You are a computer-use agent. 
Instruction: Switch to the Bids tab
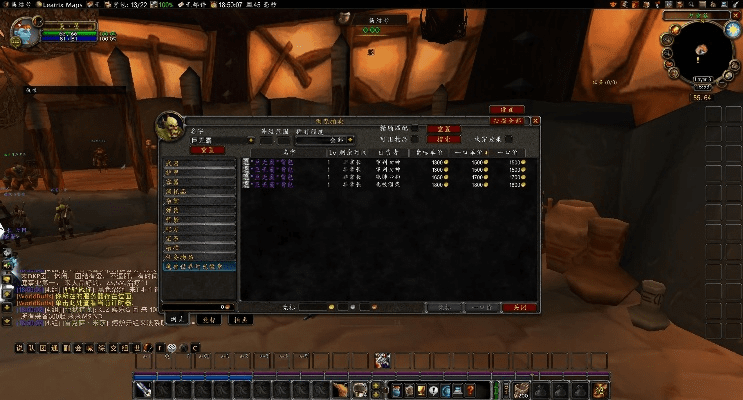point(207,319)
